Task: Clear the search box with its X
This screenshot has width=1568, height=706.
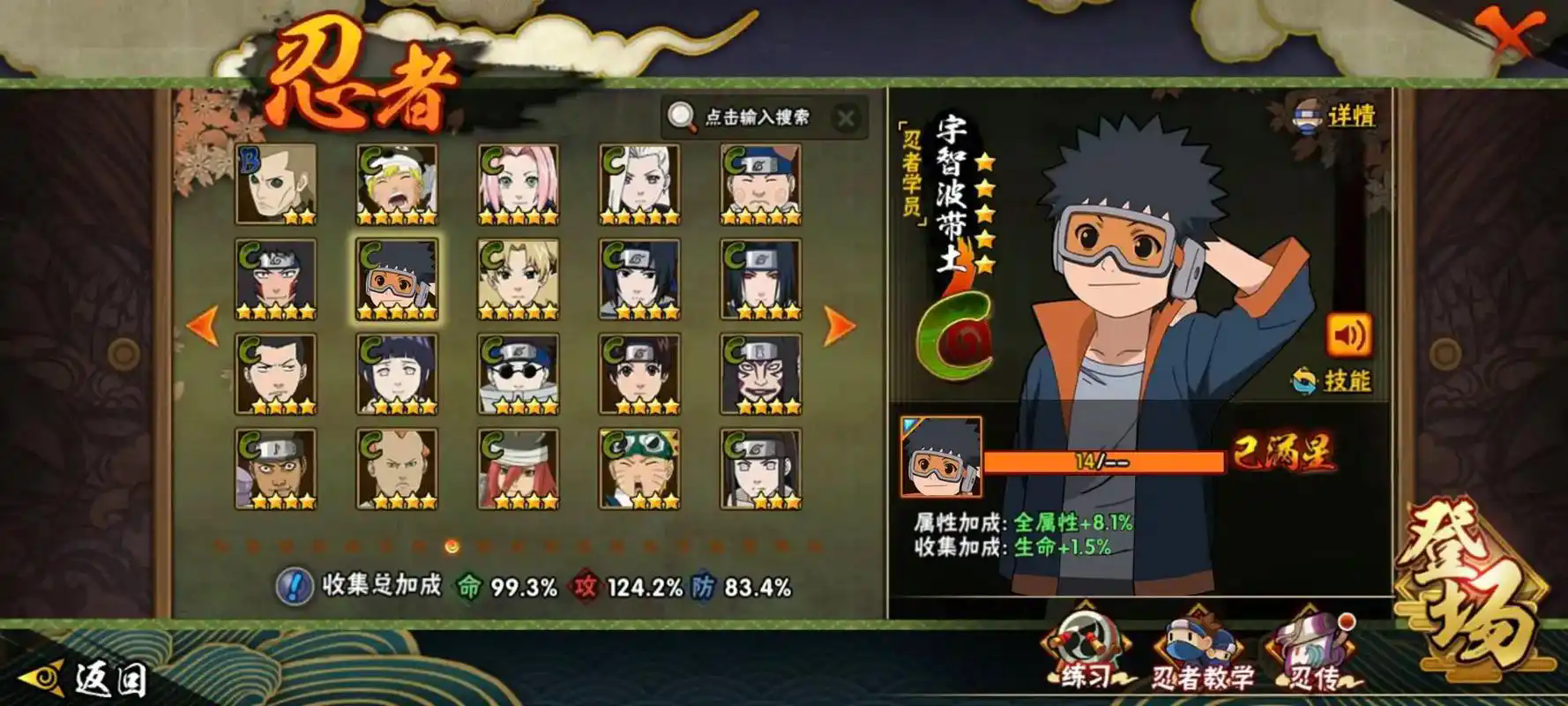Action: point(845,118)
